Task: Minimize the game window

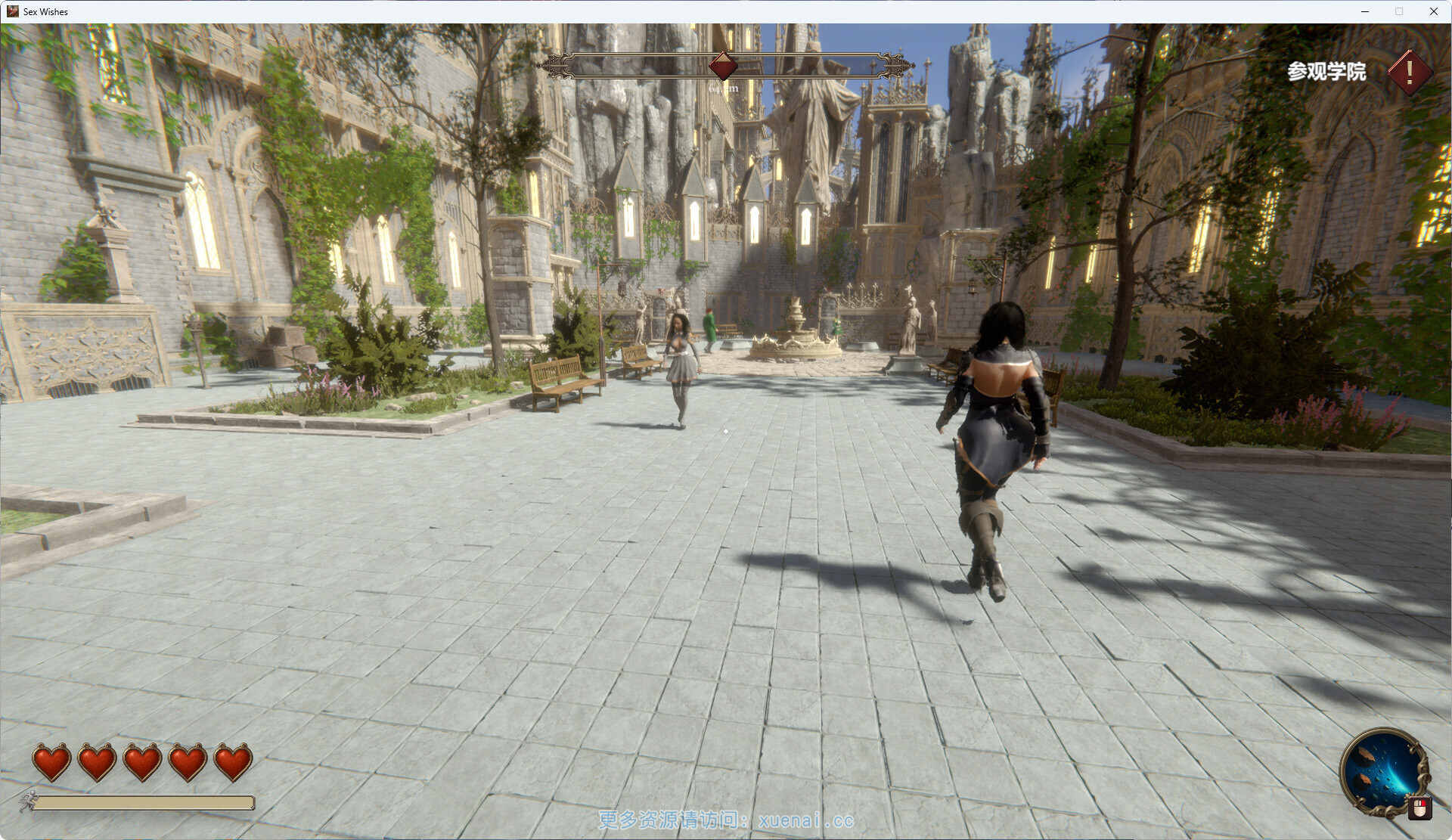Action: [x=1365, y=11]
